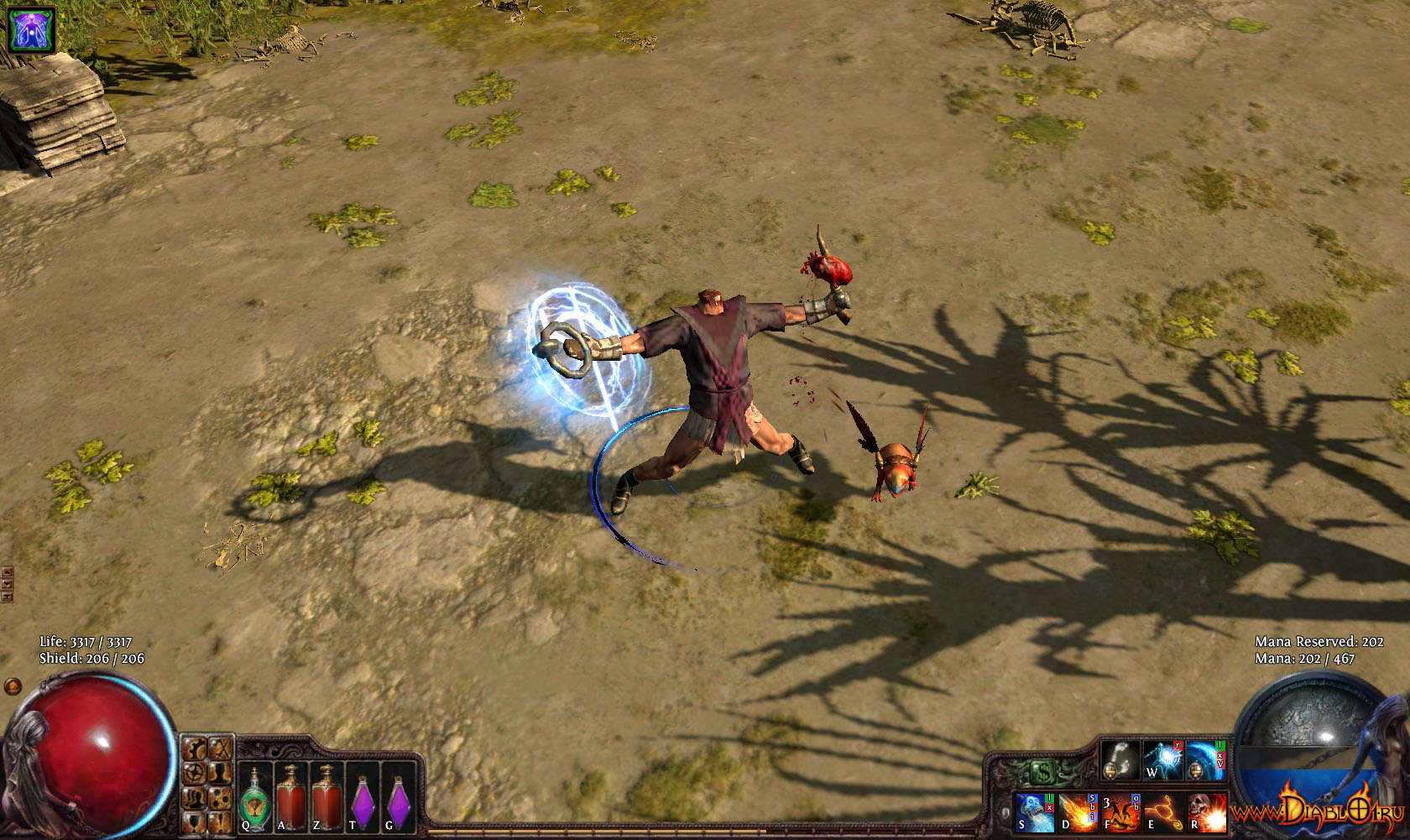Screen dimensions: 1410x840
Task: Use the purple flask bound to T
Action: pos(363,798)
